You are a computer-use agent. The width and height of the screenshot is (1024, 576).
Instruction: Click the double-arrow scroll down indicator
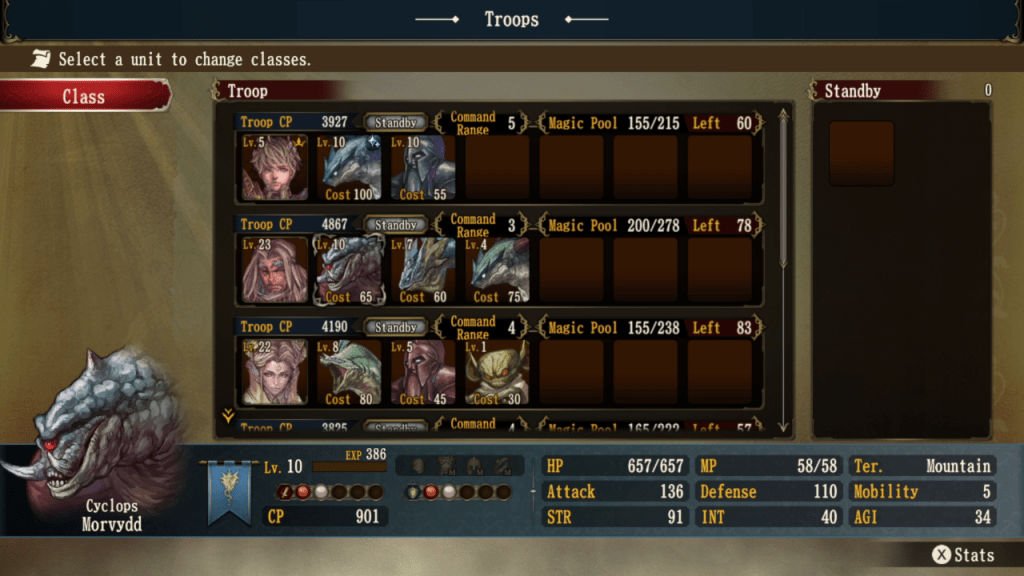point(228,417)
